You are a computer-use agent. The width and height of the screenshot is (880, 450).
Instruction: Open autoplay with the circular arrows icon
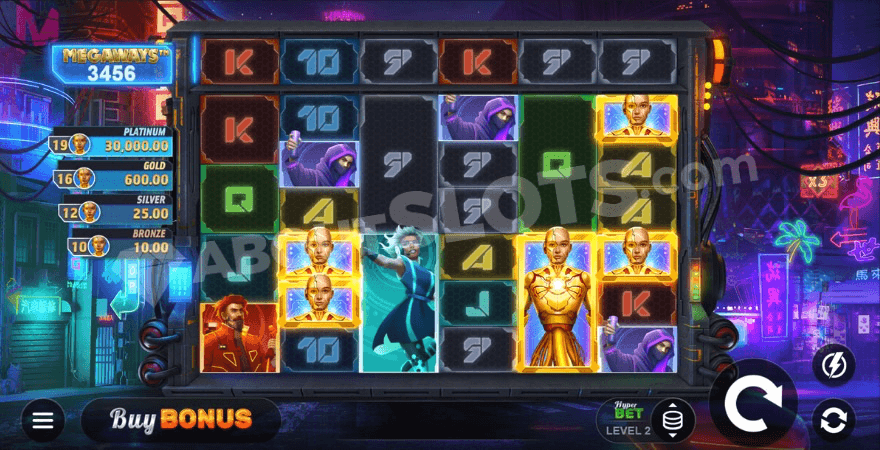[x=832, y=419]
